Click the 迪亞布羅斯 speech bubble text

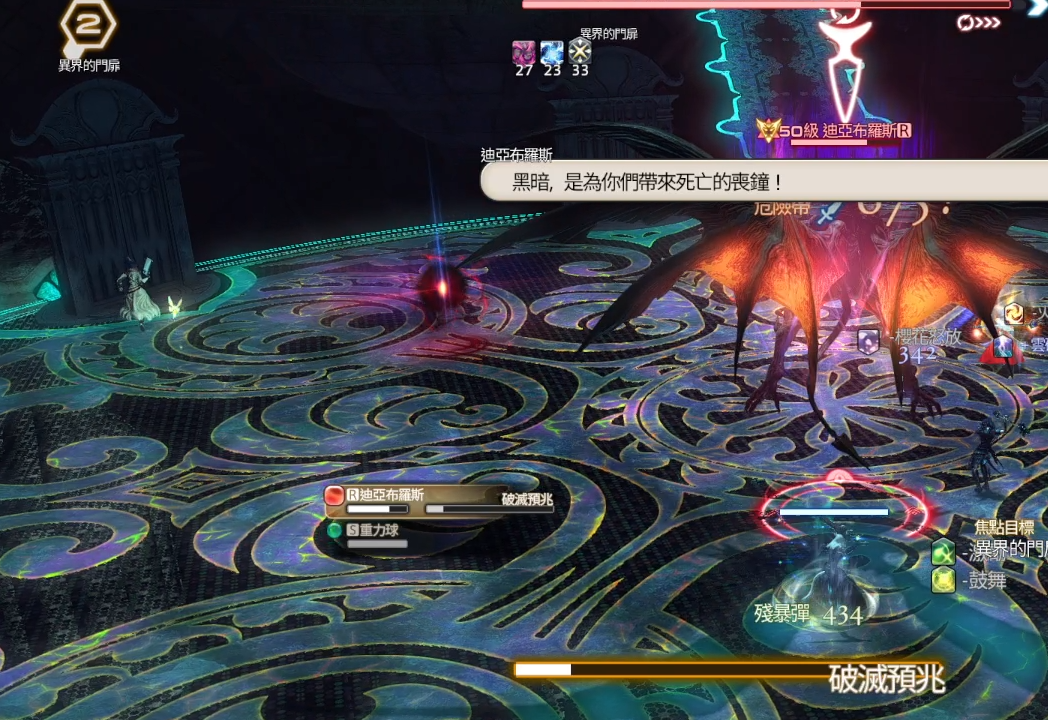(646, 182)
